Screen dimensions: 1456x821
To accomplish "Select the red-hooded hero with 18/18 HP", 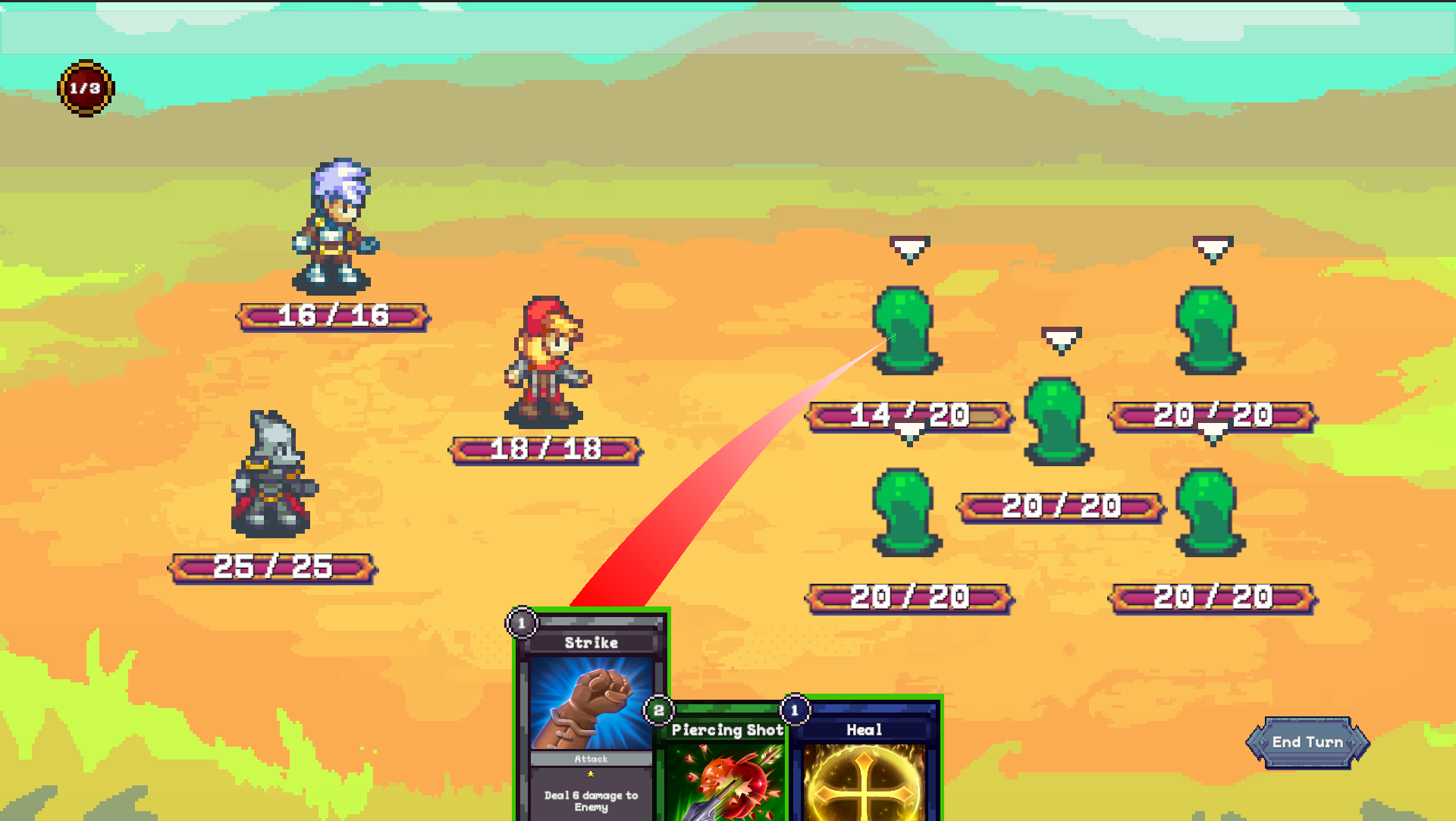I will [546, 364].
